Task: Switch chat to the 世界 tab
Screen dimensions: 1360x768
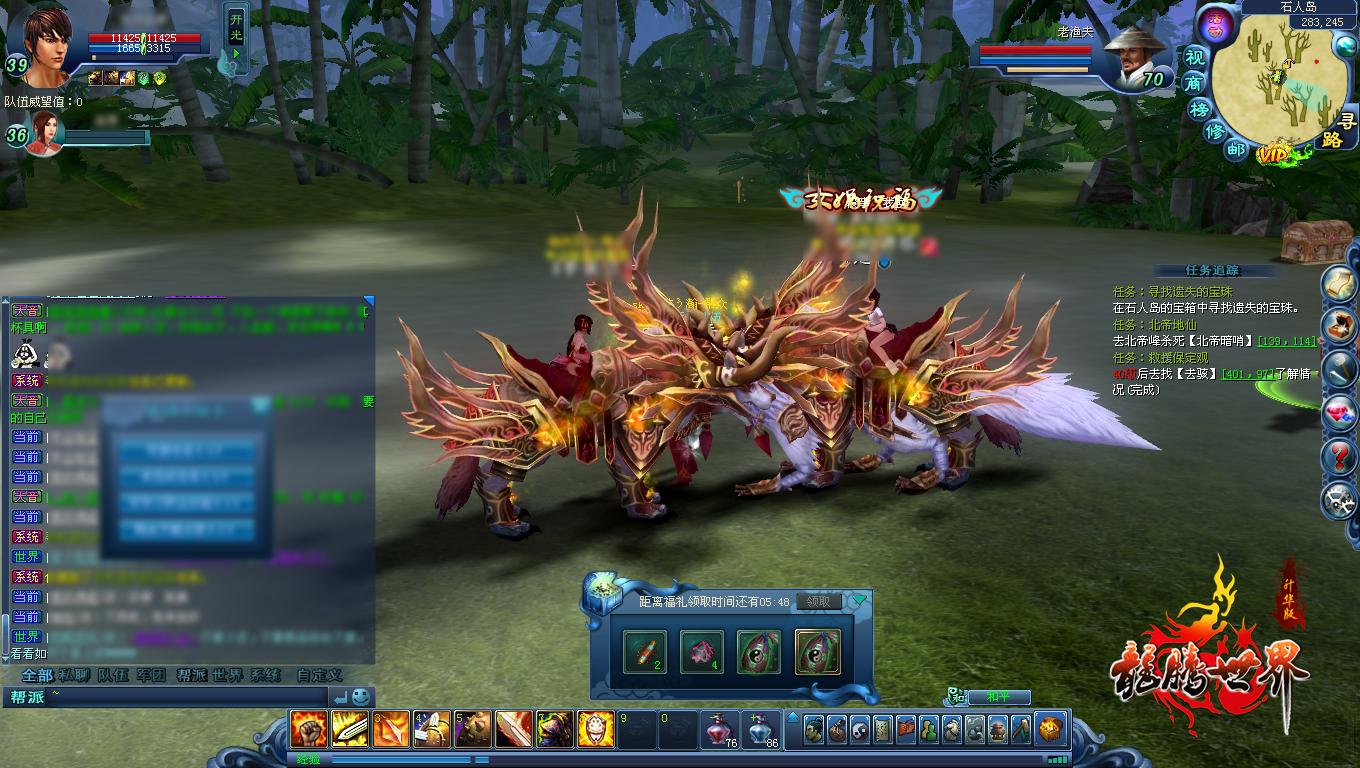Action: pos(228,675)
